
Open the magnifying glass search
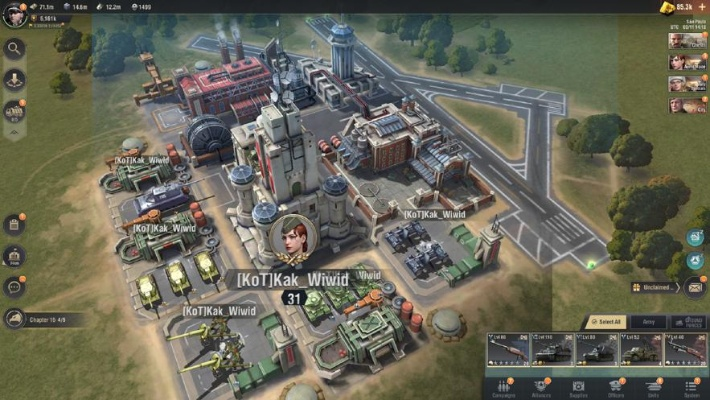click(x=15, y=47)
